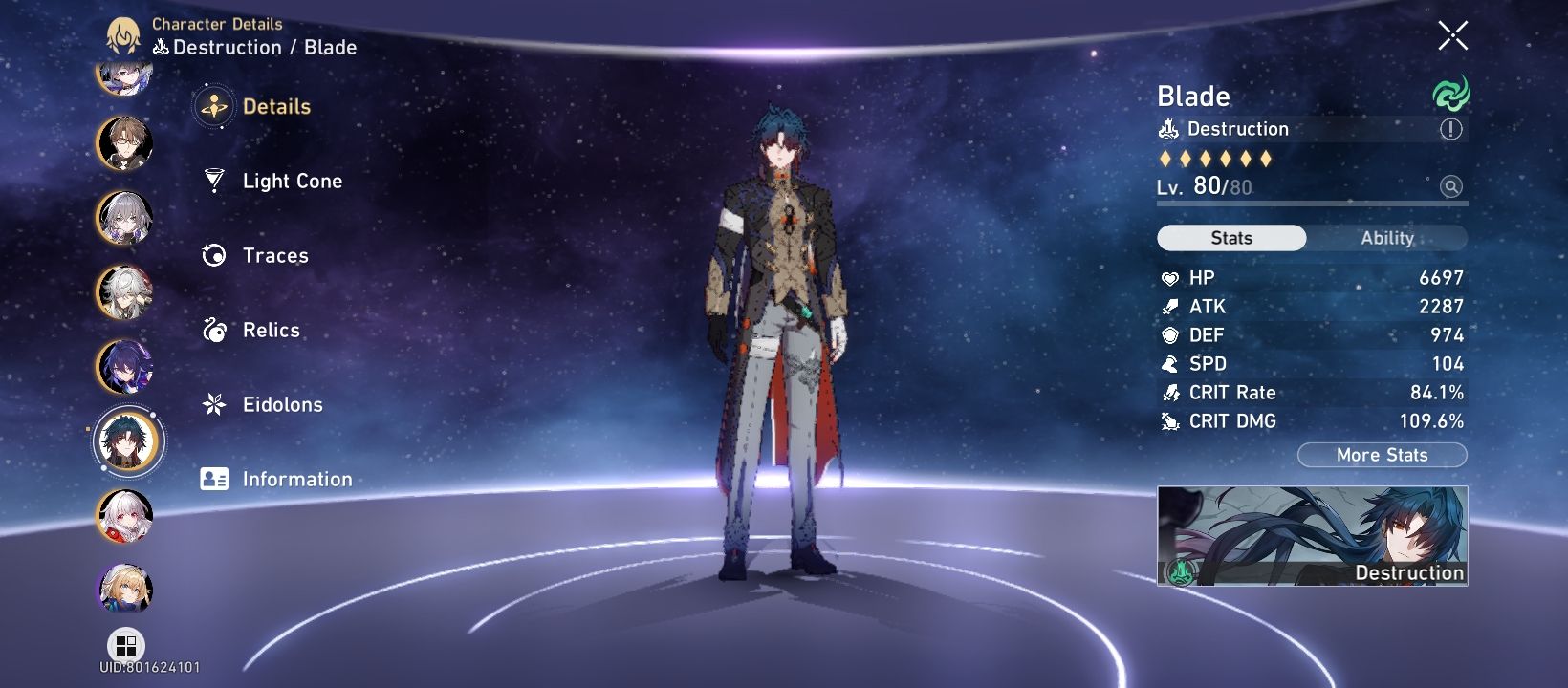Click the Light Cone menu icon

pyautogui.click(x=212, y=181)
